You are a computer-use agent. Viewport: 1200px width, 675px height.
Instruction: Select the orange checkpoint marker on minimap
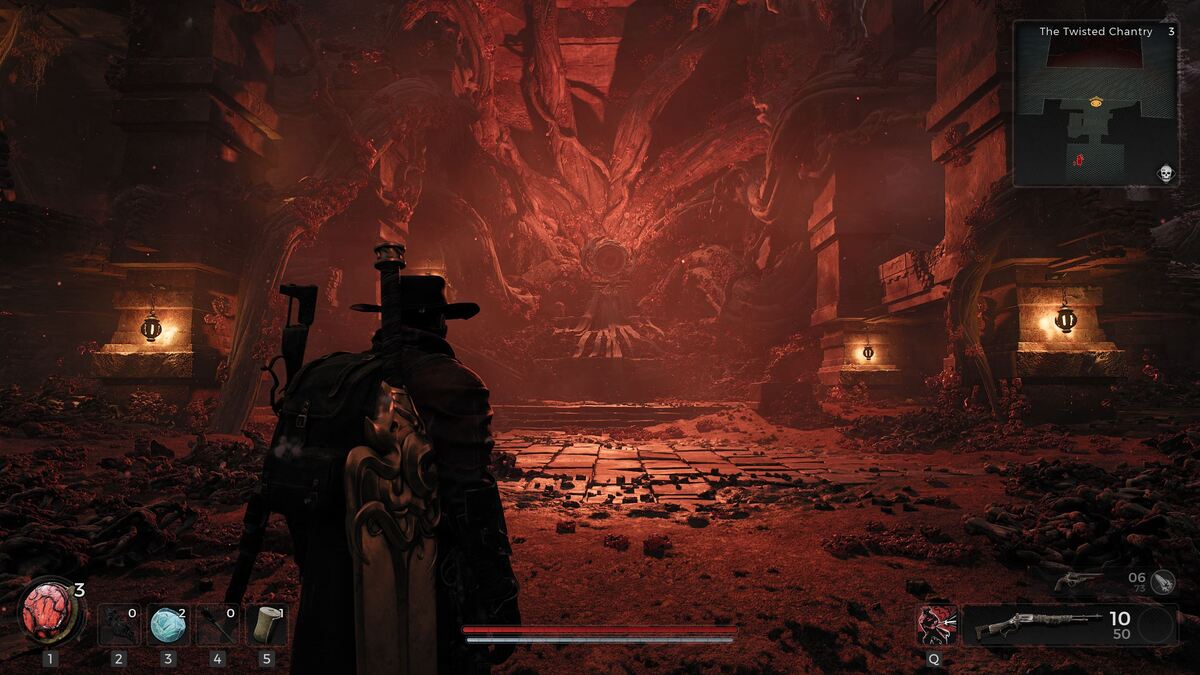(x=1096, y=101)
